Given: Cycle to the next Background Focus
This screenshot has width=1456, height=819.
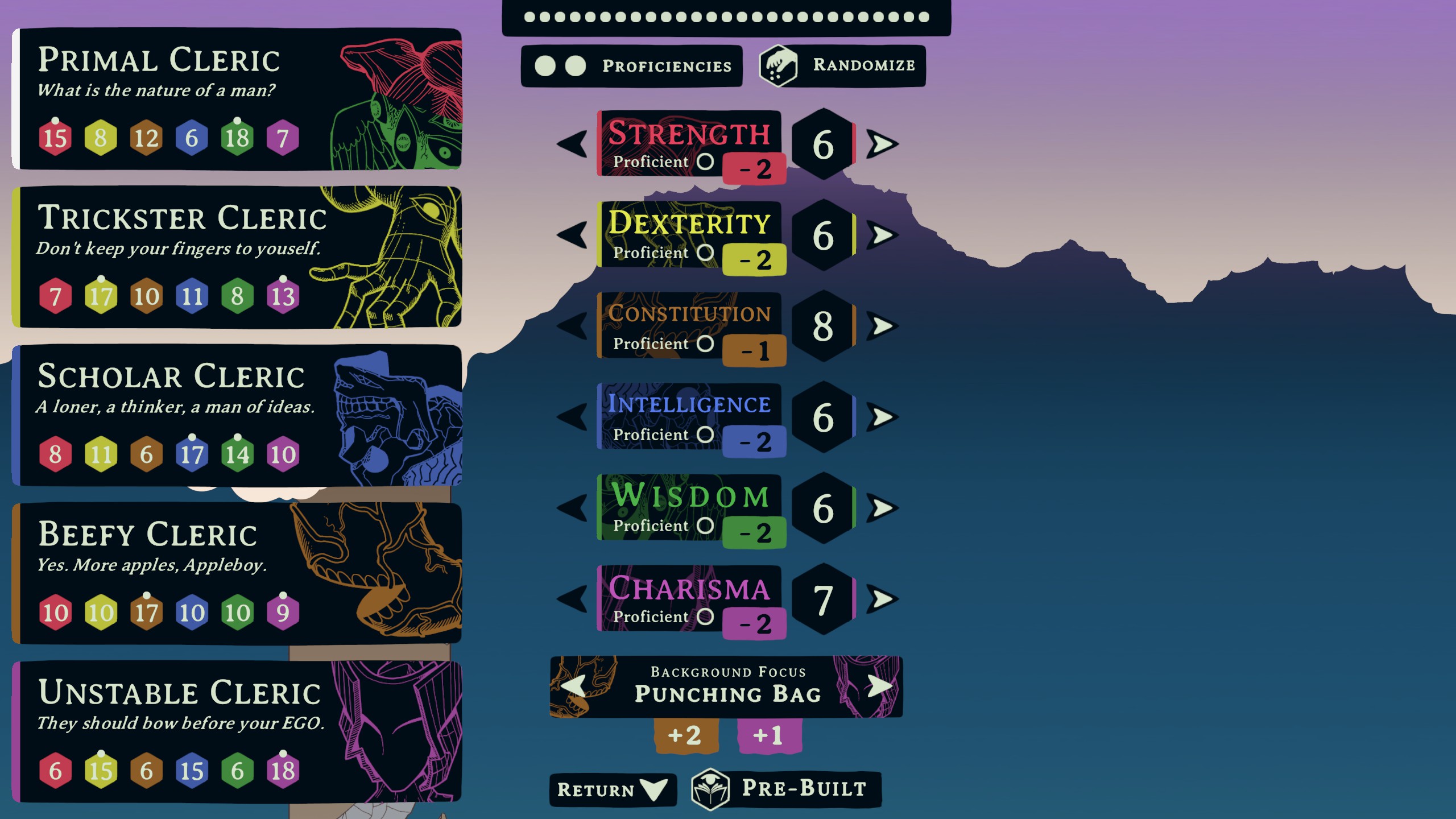Looking at the screenshot, I should pyautogui.click(x=879, y=685).
